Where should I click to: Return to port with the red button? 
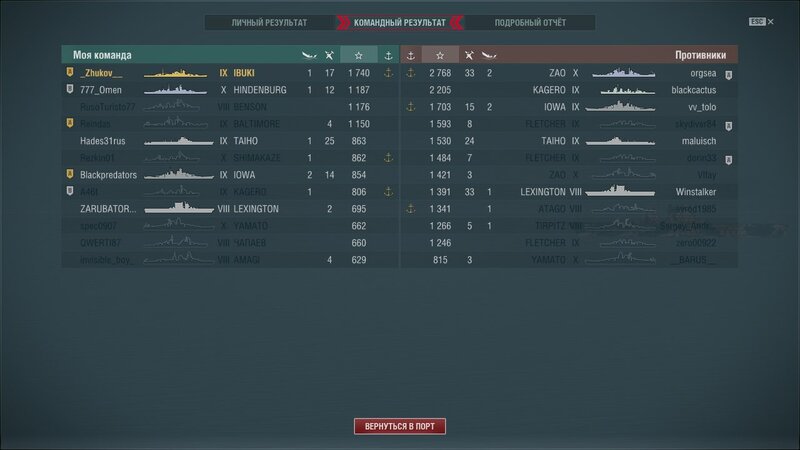point(399,426)
